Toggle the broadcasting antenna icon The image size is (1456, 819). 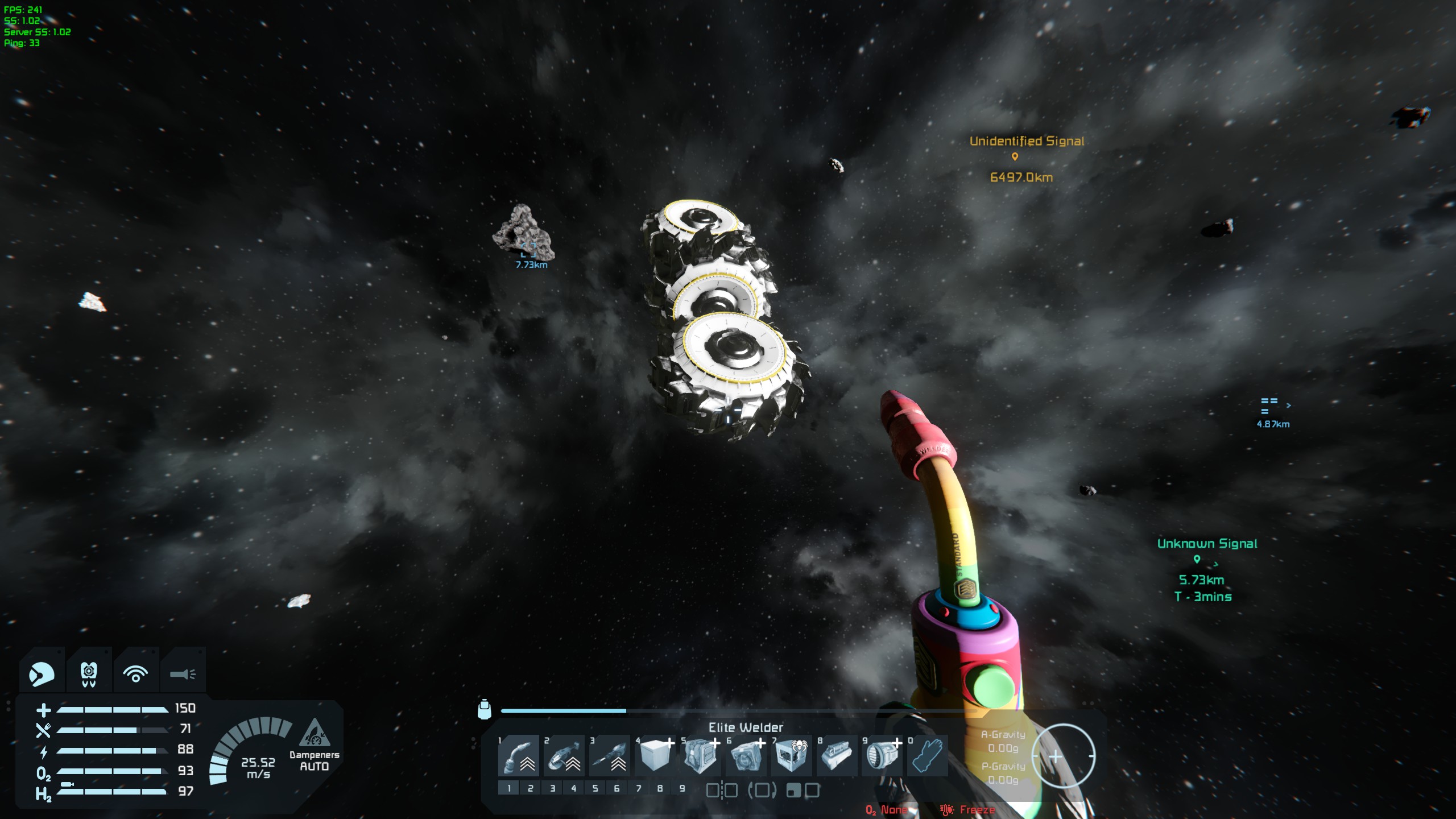click(135, 674)
